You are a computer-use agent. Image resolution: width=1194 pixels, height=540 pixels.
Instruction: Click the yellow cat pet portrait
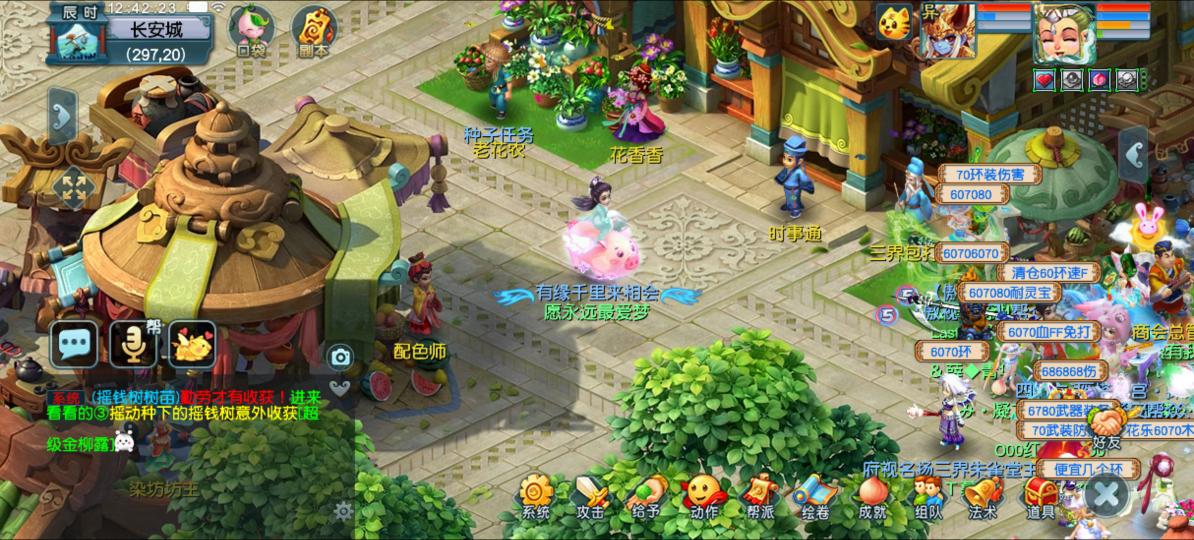[x=893, y=20]
